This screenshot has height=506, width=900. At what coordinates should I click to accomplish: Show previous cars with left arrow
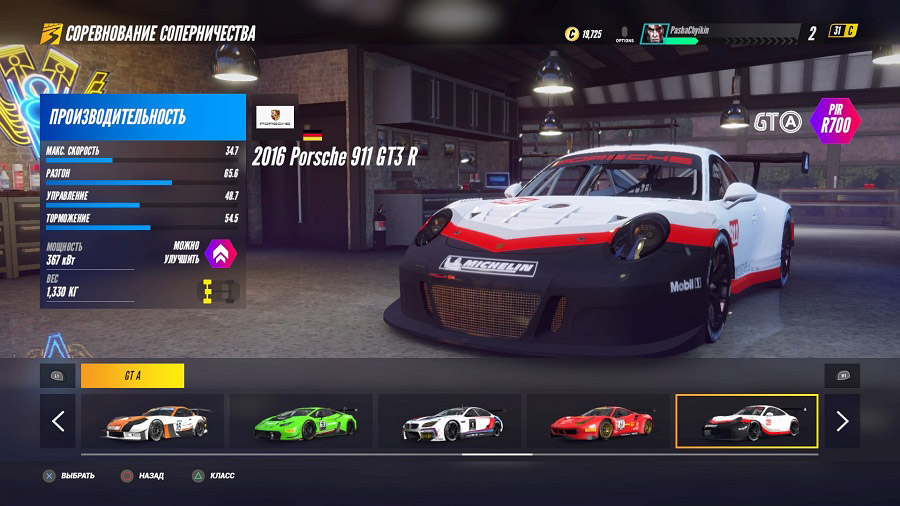tap(58, 421)
